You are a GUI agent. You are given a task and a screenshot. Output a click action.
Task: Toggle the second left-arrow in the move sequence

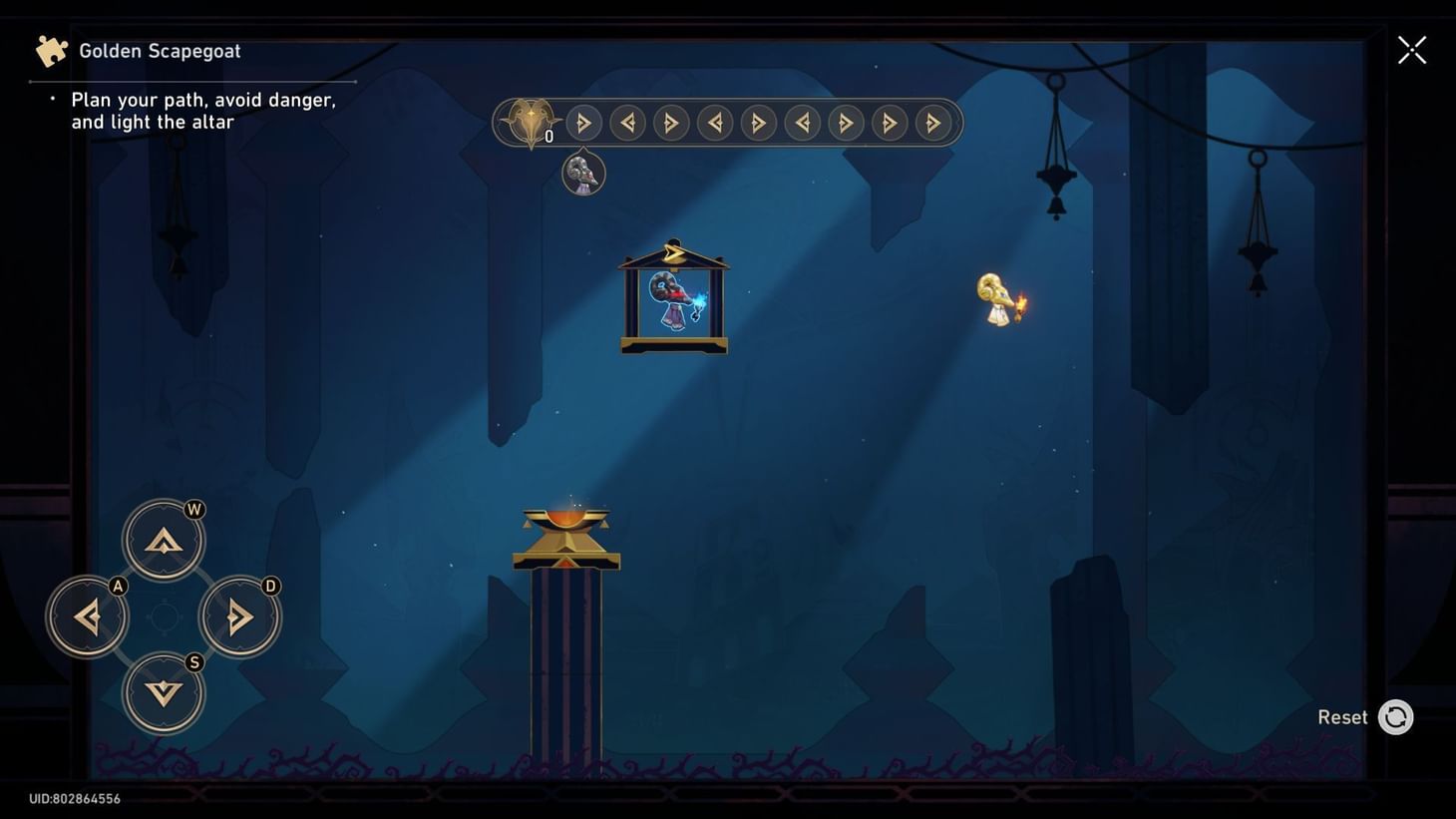pyautogui.click(x=714, y=122)
